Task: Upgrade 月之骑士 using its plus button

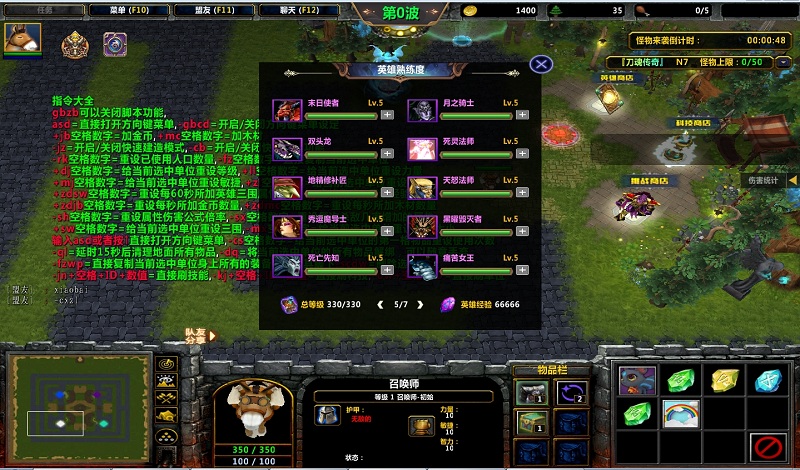Action: 523,115
